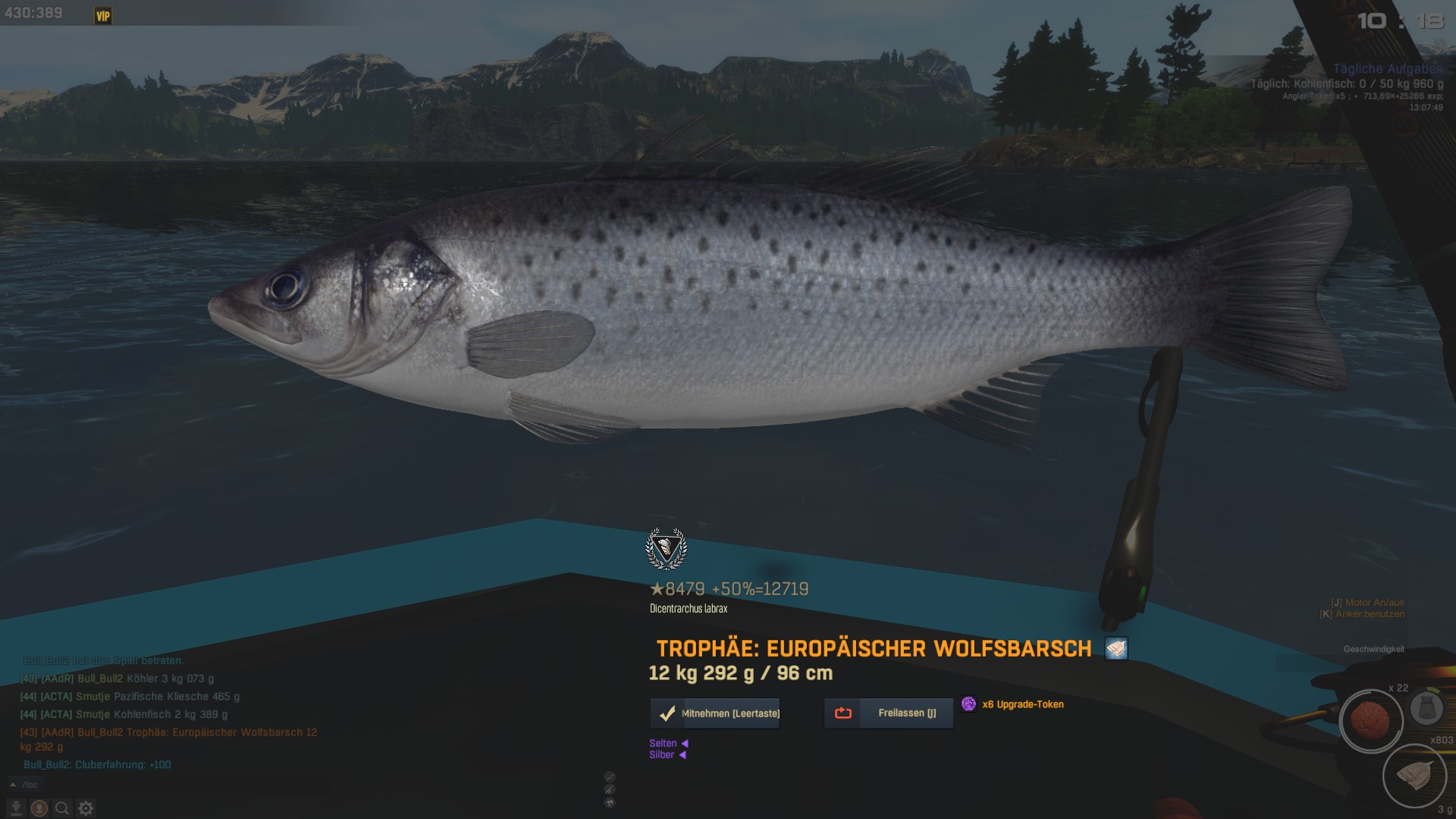Open the groundbait feeder icon
This screenshot has height=819, width=1456.
(1426, 708)
